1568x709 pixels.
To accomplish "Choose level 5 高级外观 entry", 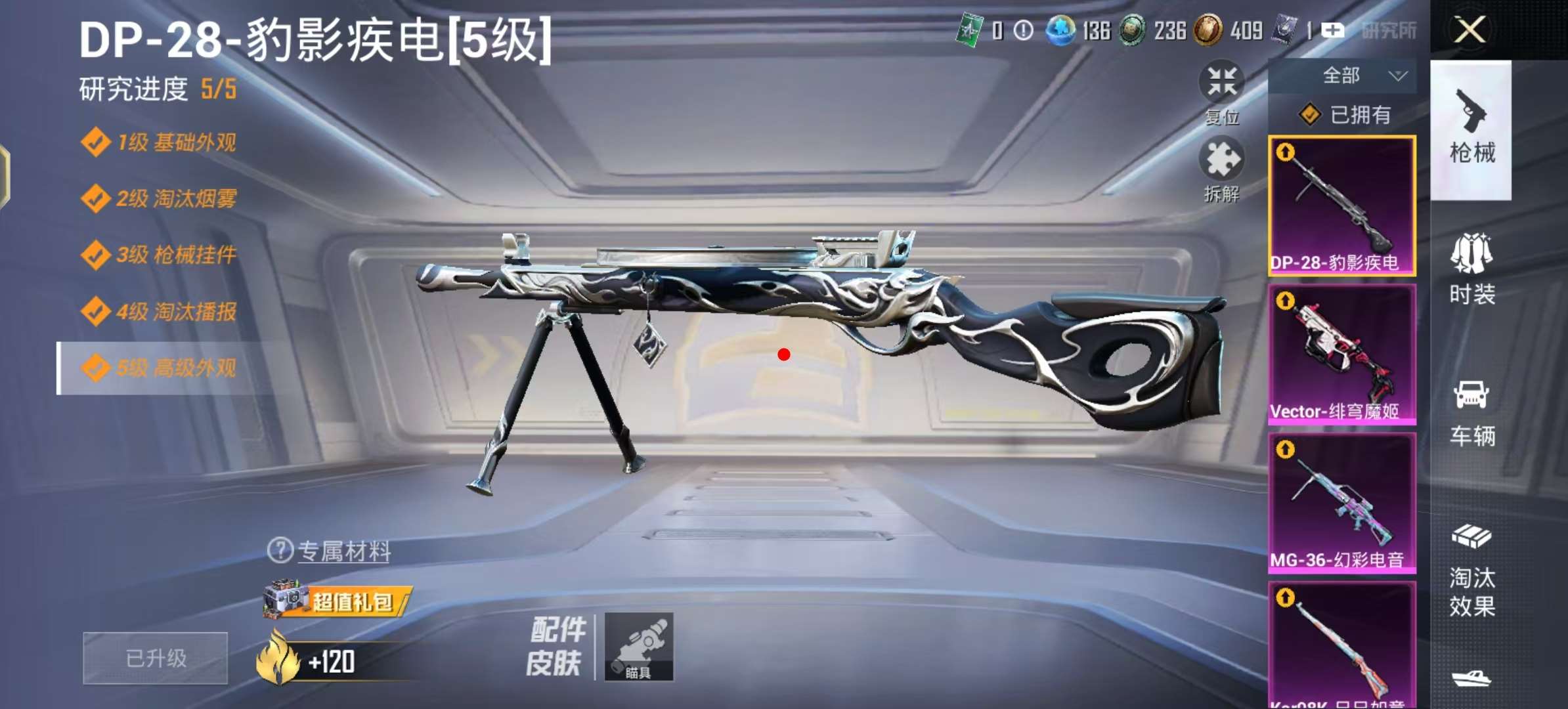I will pyautogui.click(x=160, y=368).
